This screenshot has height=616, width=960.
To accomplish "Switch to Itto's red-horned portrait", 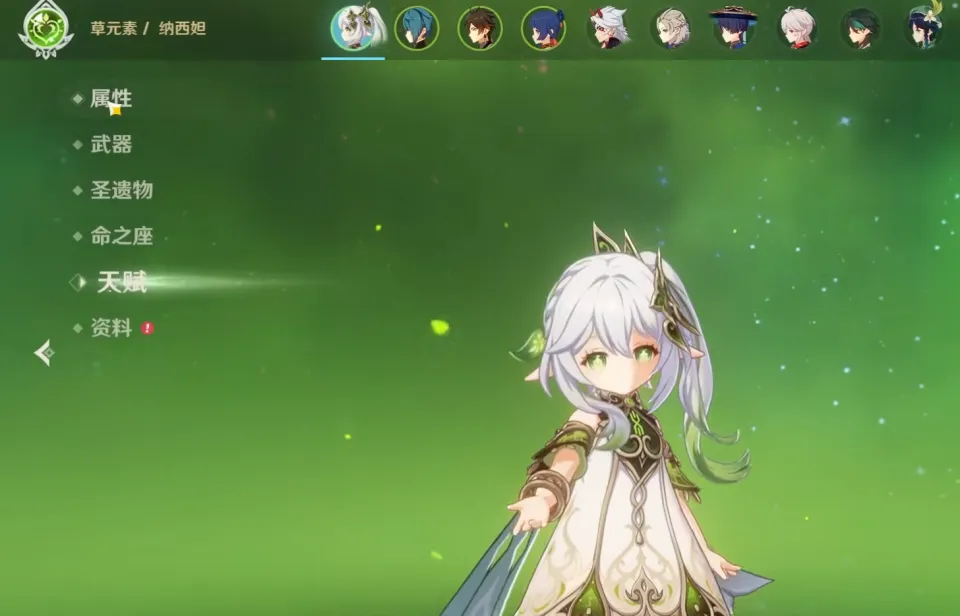I will point(608,28).
